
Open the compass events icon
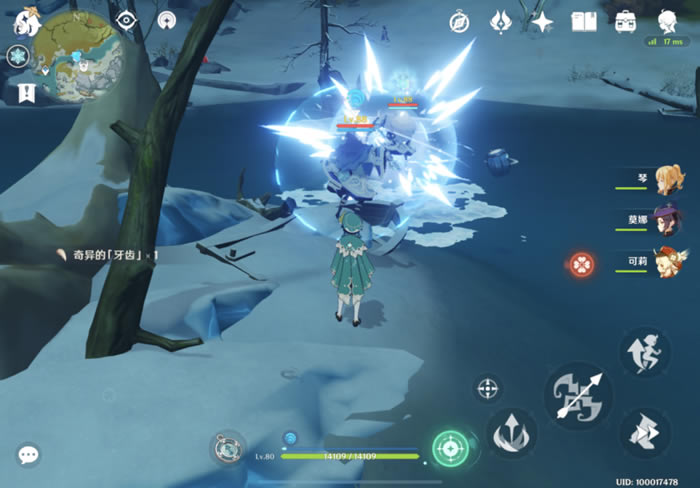click(x=459, y=22)
